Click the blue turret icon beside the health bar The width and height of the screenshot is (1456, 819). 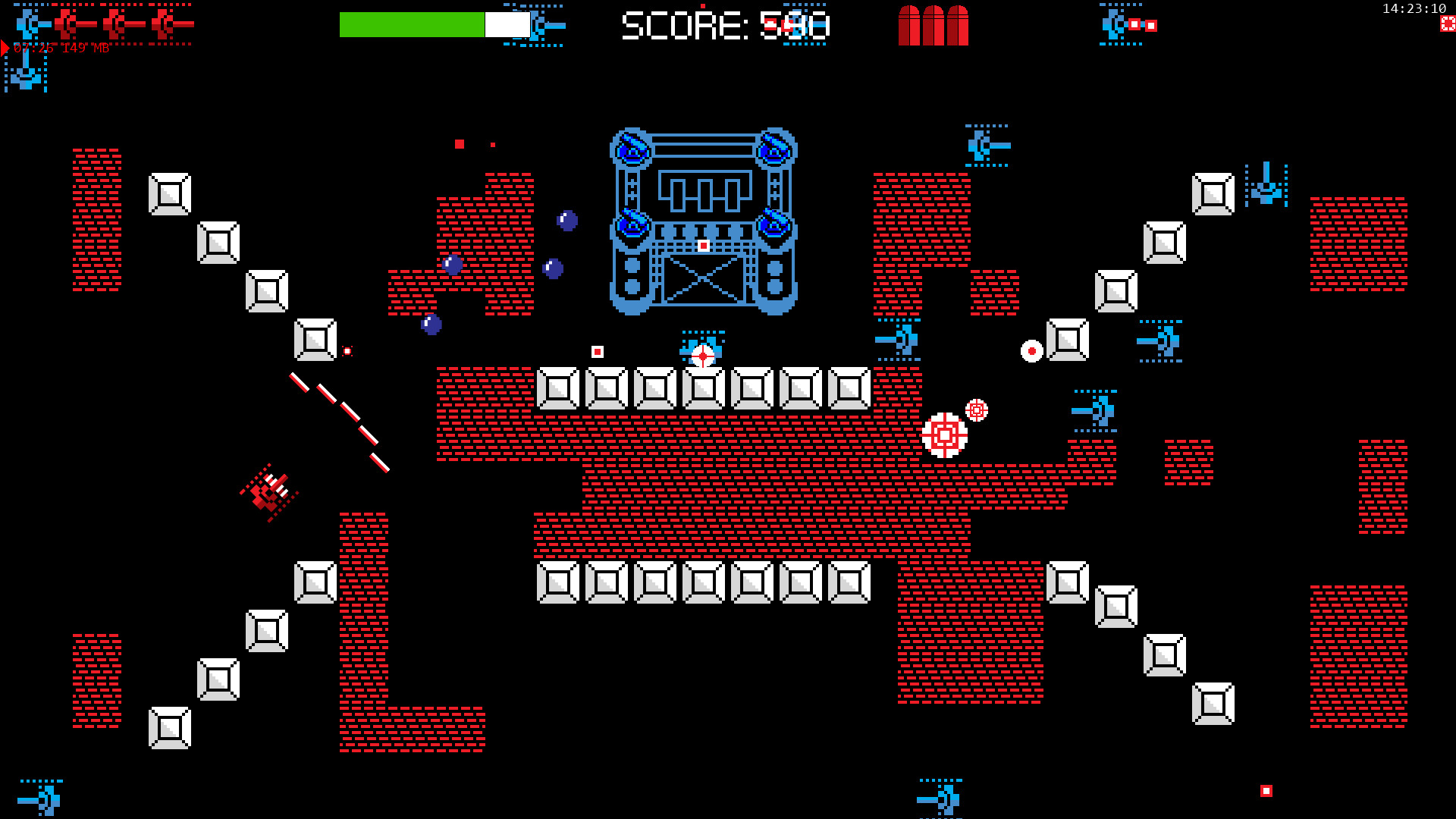[538, 24]
